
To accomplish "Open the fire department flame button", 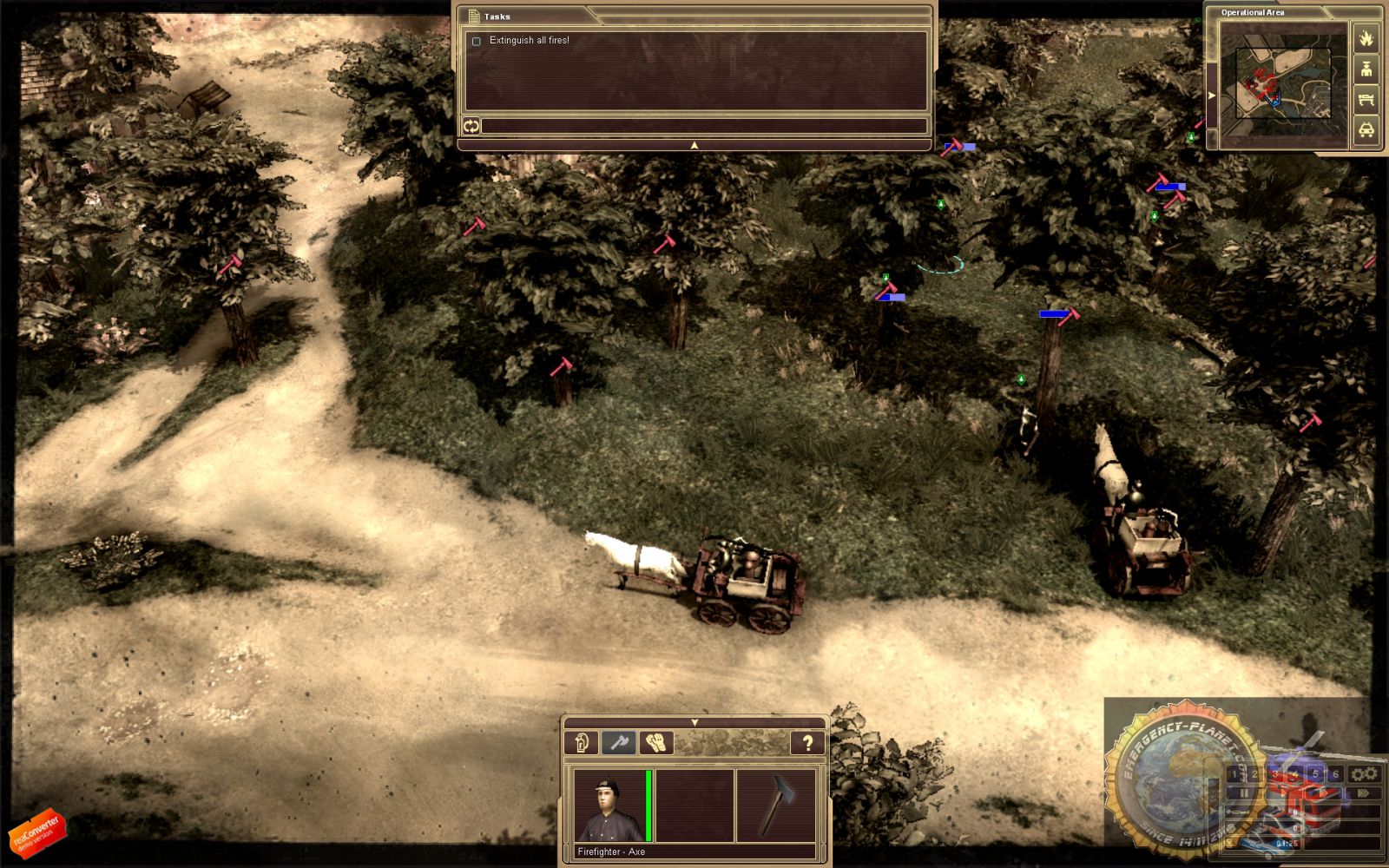I will pyautogui.click(x=1366, y=39).
